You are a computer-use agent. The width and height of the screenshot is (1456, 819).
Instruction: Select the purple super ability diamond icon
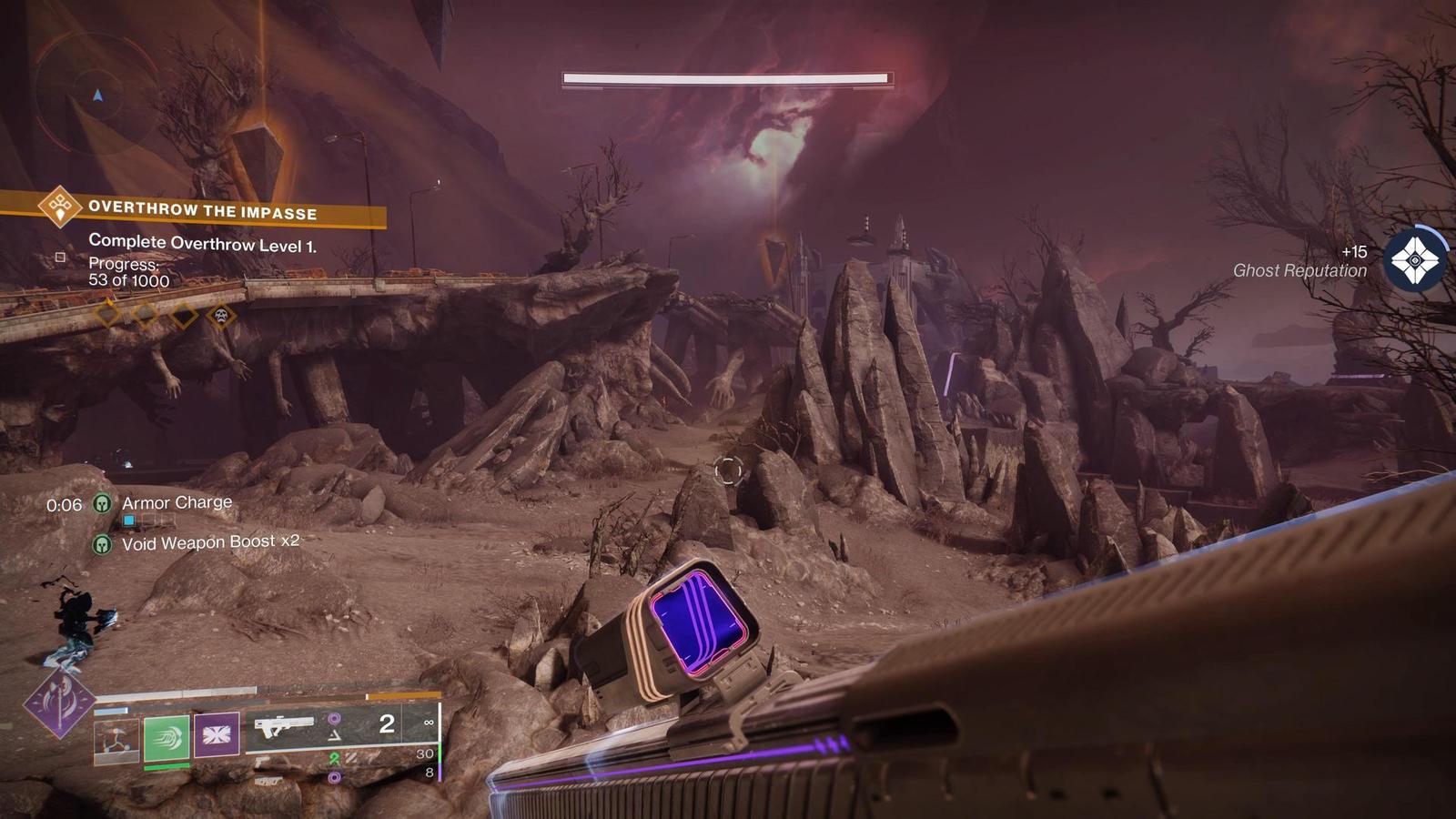(60, 704)
